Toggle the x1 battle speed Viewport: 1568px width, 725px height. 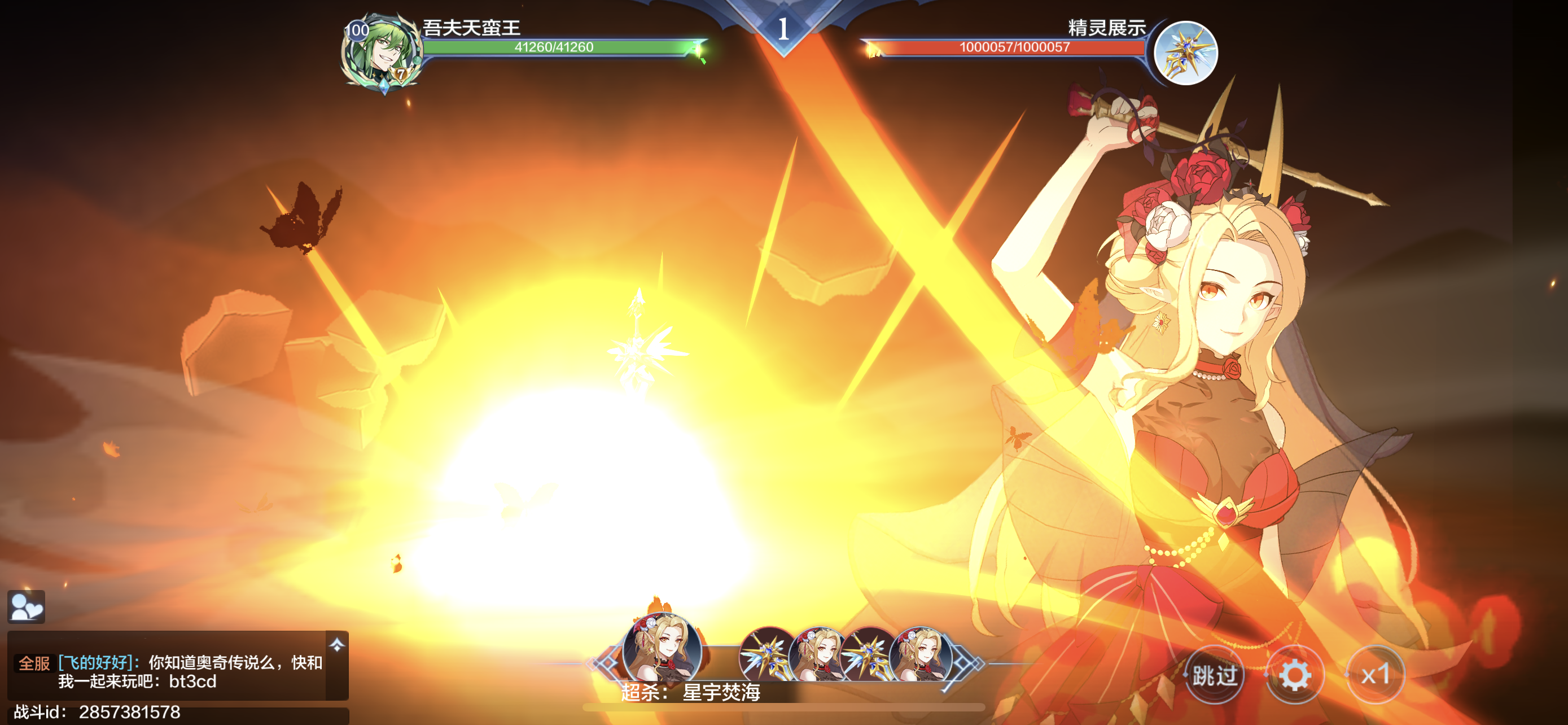click(1375, 675)
